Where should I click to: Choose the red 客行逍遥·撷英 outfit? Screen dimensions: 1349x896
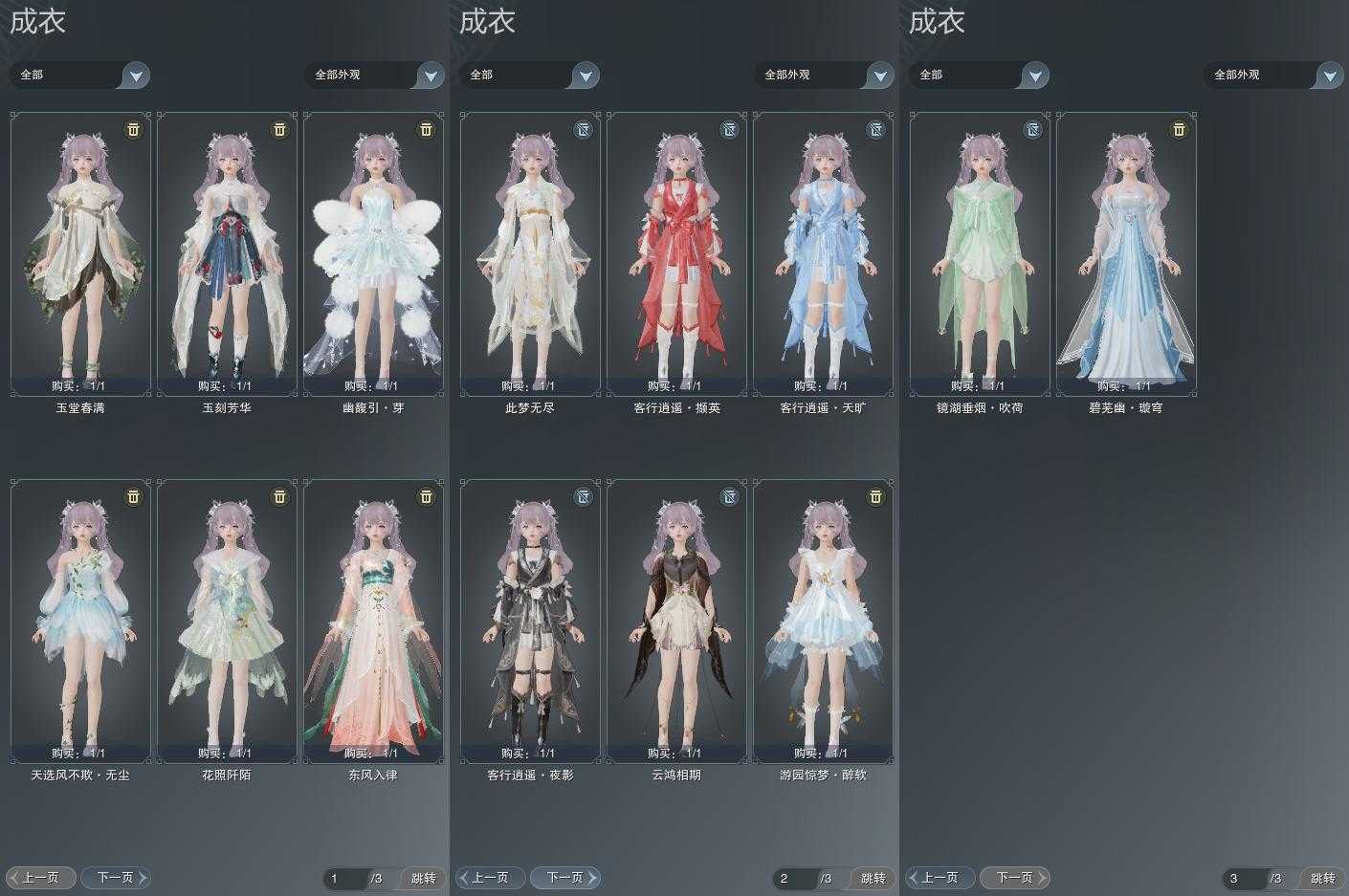point(676,253)
